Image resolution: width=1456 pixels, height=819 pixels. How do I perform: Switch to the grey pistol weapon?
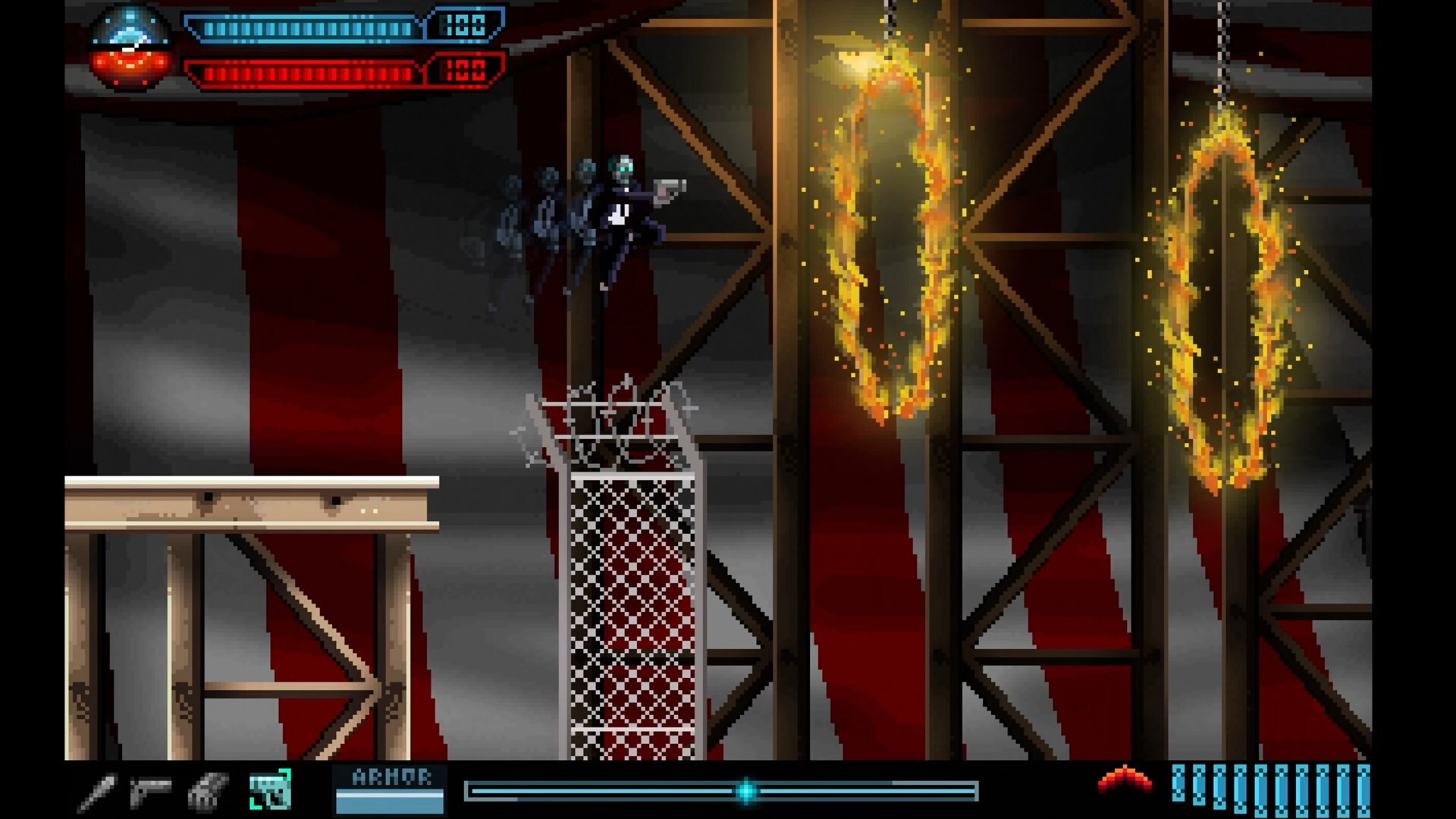[150, 791]
